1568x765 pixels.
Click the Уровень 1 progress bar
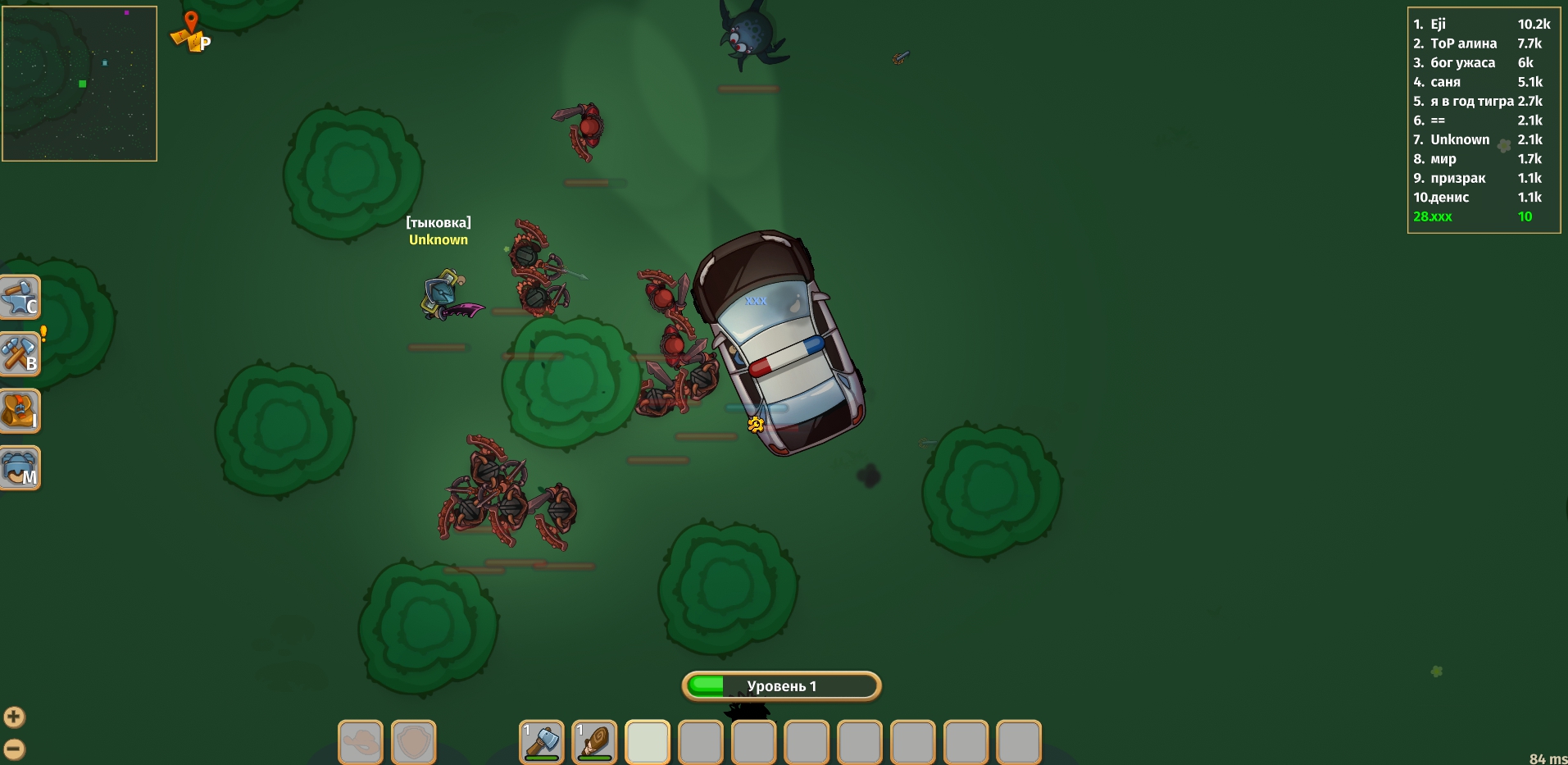[781, 686]
